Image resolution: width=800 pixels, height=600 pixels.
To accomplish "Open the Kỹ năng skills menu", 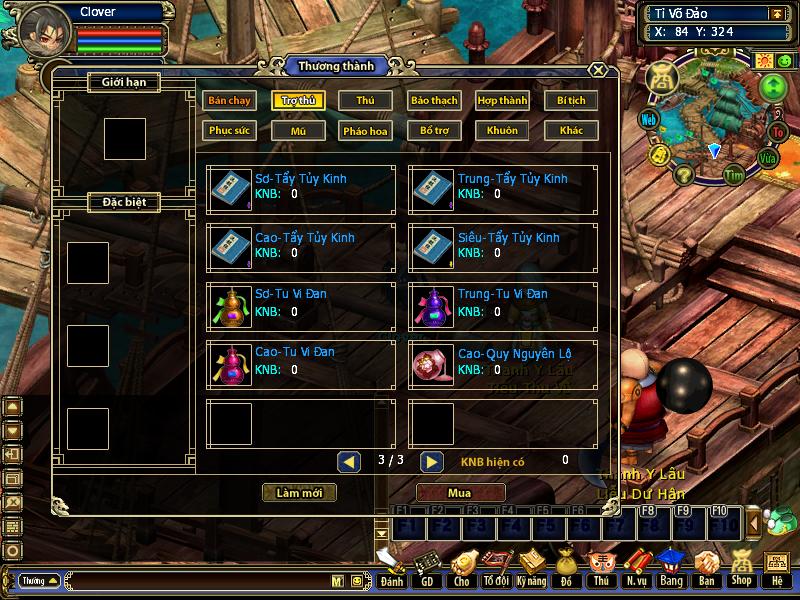I will [532, 567].
